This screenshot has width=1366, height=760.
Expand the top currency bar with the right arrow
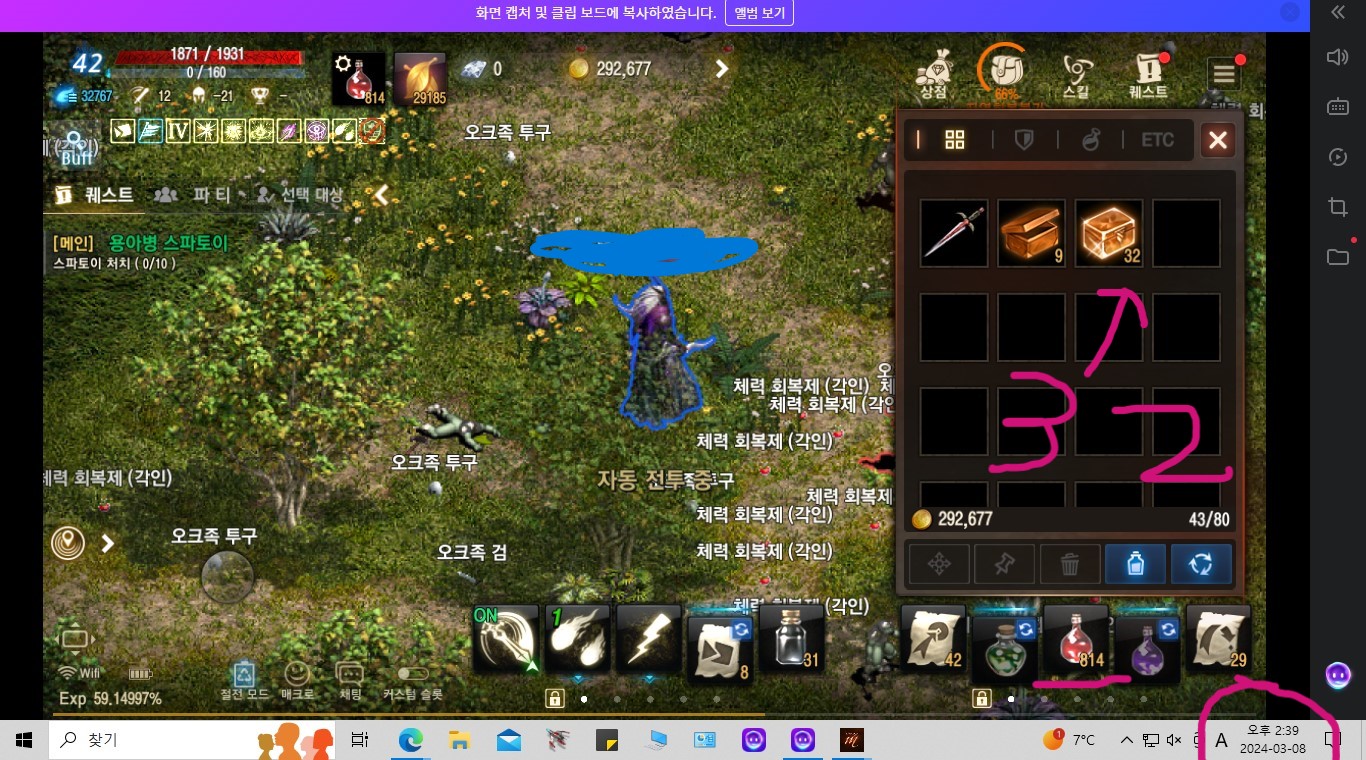721,69
